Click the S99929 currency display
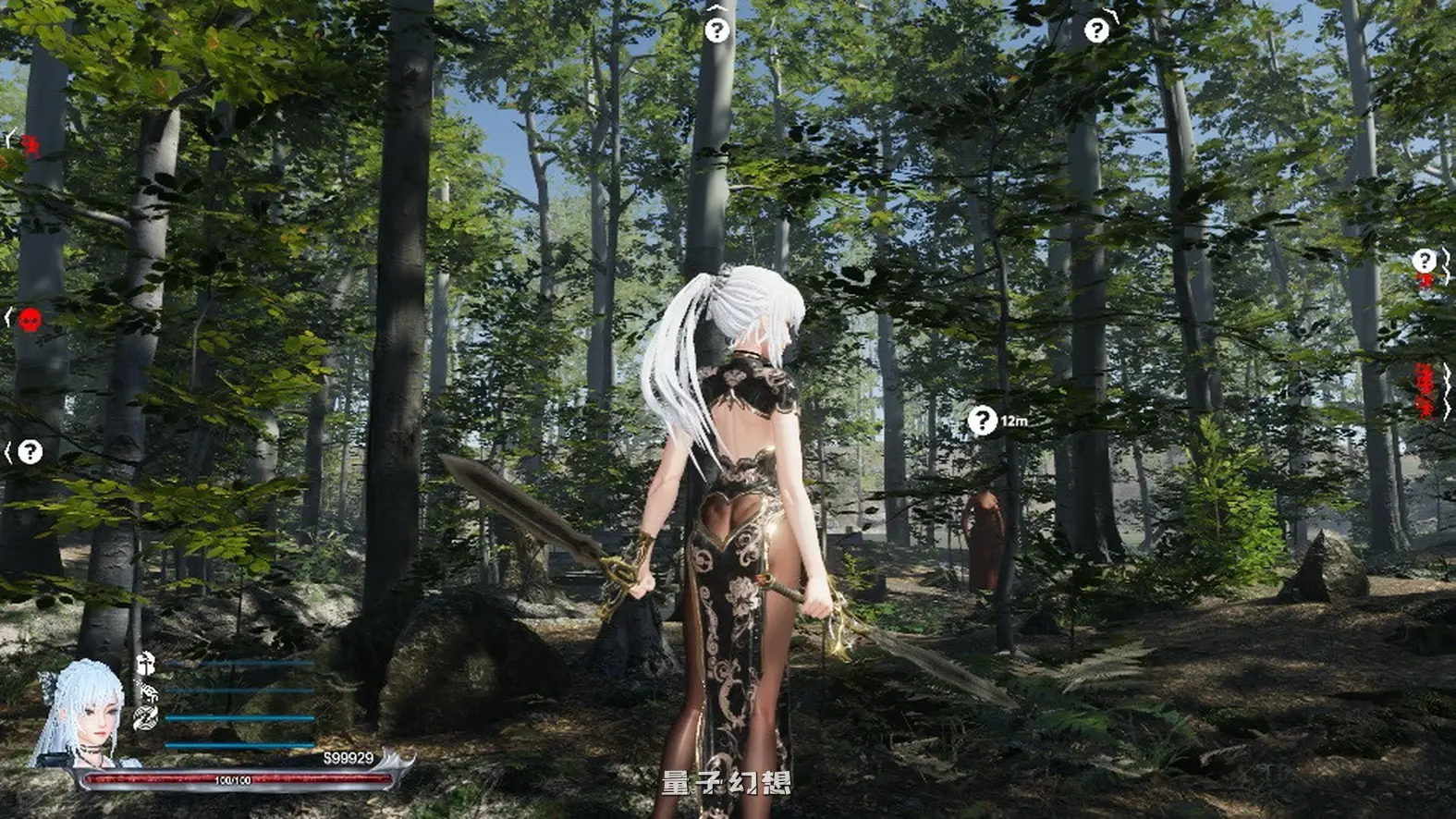 (348, 757)
